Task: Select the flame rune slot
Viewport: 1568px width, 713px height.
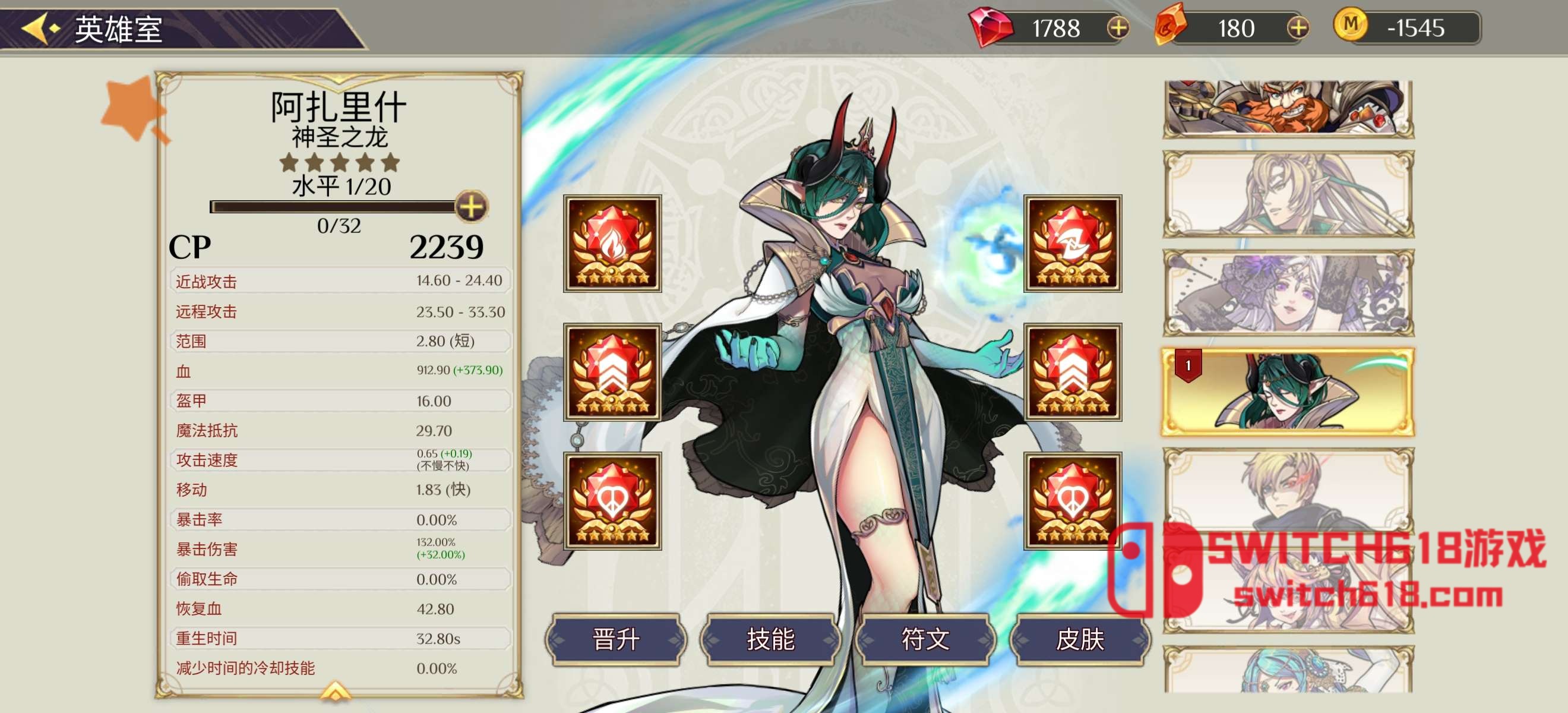Action: click(x=612, y=244)
